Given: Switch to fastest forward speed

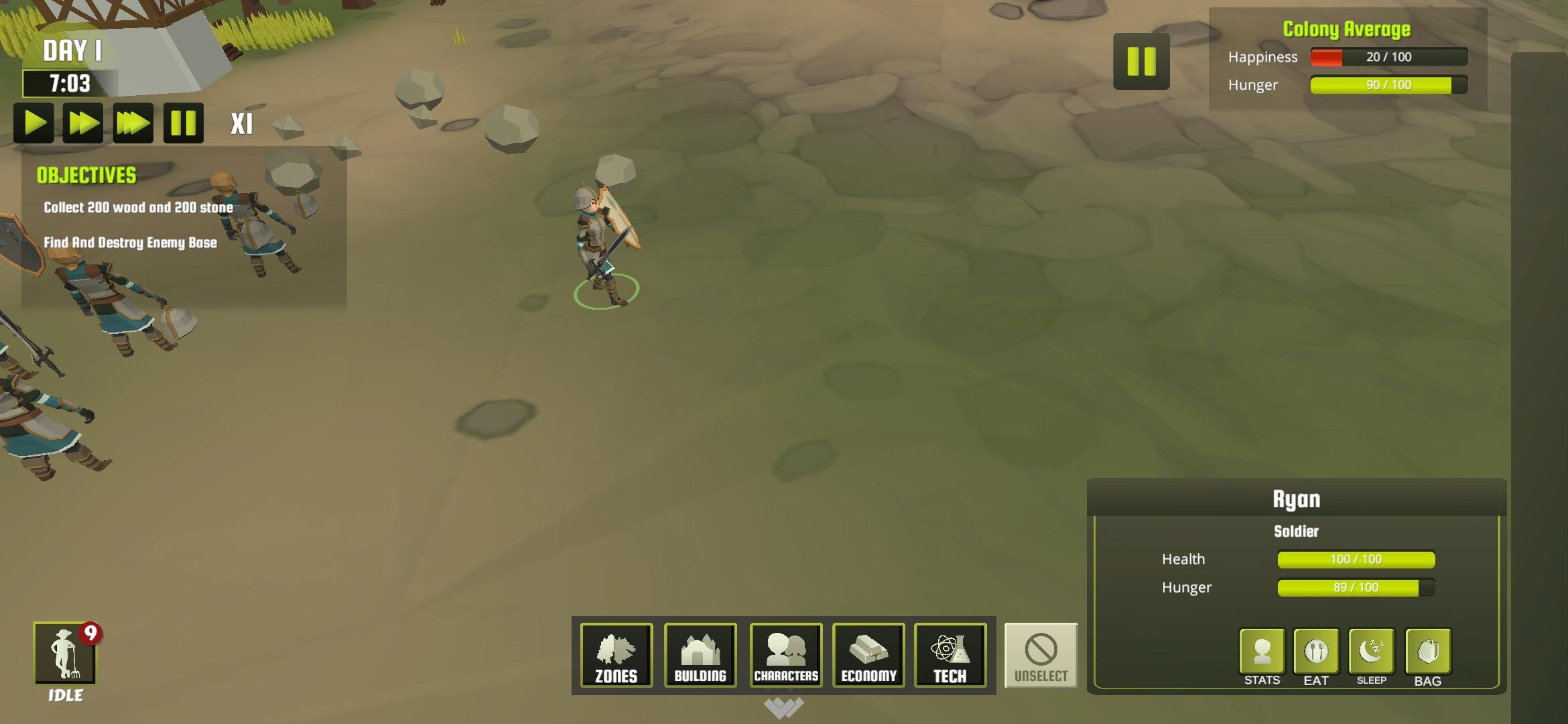Looking at the screenshot, I should pyautogui.click(x=133, y=124).
